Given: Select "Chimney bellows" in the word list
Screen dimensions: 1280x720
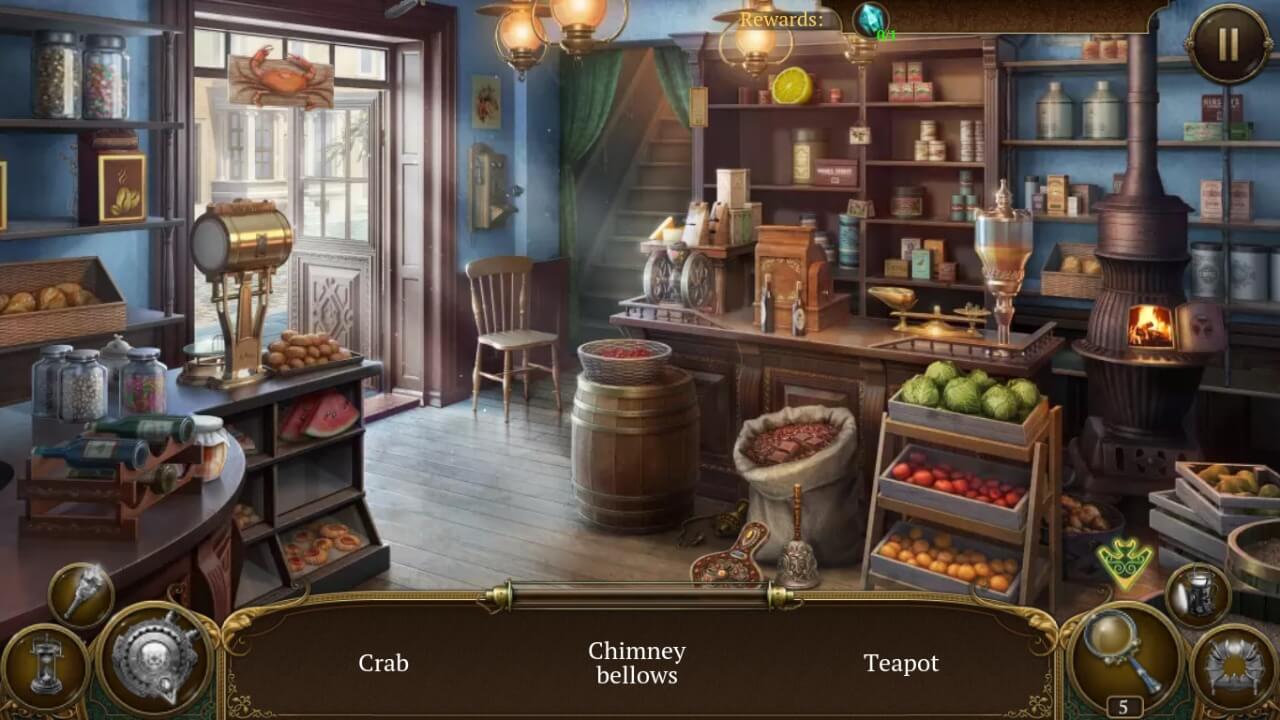Looking at the screenshot, I should pos(638,663).
